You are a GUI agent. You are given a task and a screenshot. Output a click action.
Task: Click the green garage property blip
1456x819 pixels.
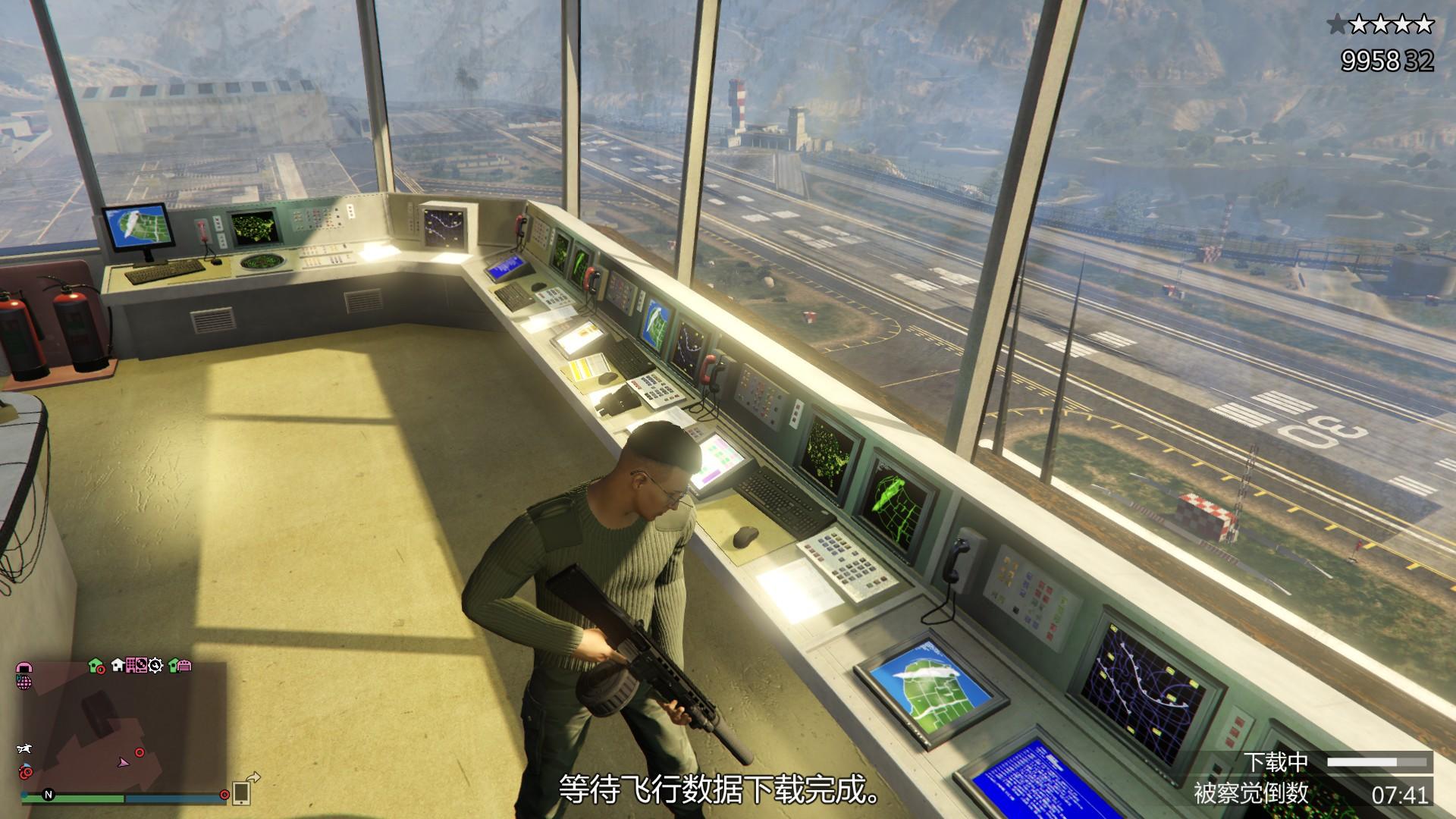point(180,666)
